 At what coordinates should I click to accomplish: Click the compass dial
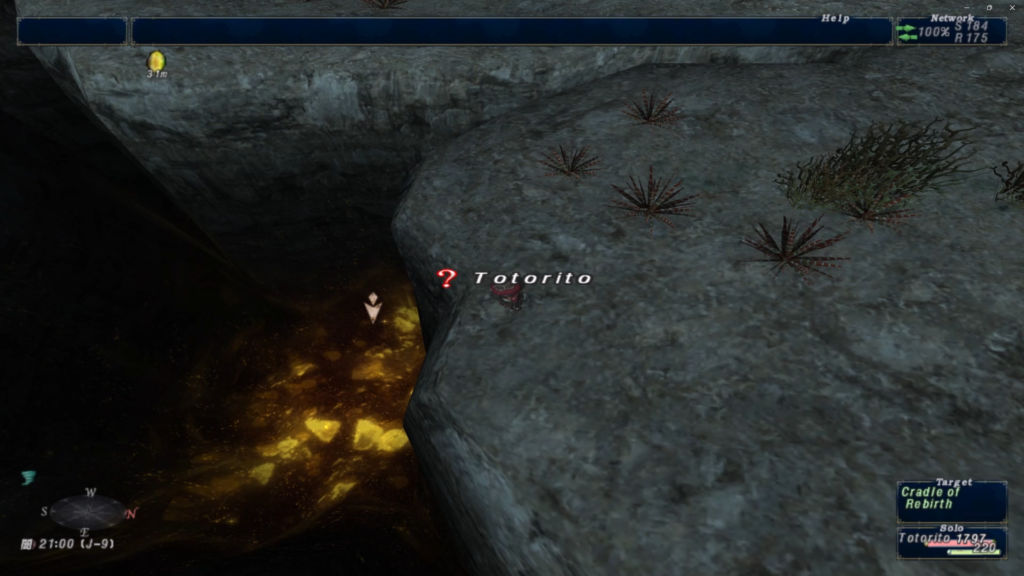tap(88, 512)
